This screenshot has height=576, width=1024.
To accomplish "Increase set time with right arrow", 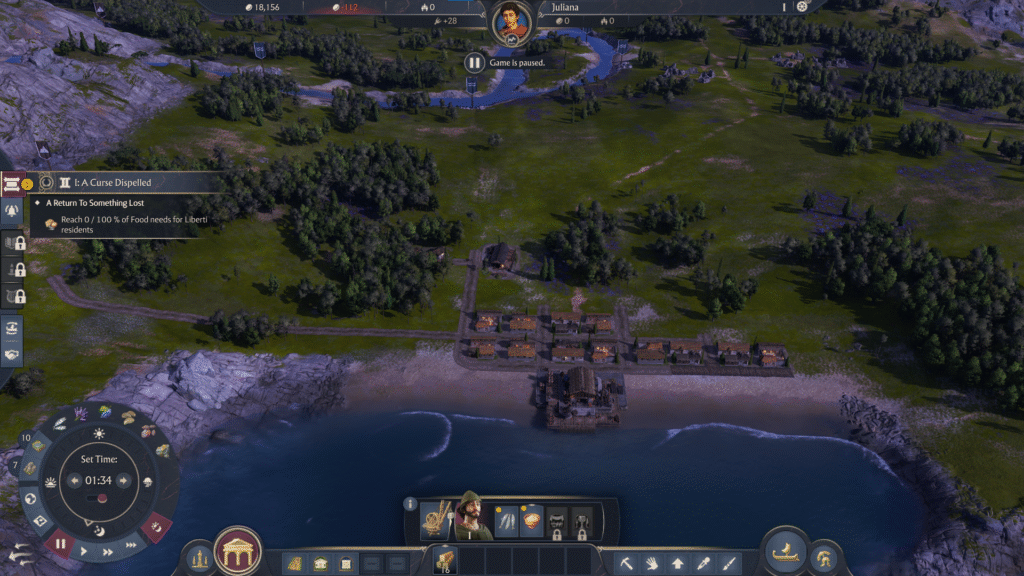I will coord(124,480).
